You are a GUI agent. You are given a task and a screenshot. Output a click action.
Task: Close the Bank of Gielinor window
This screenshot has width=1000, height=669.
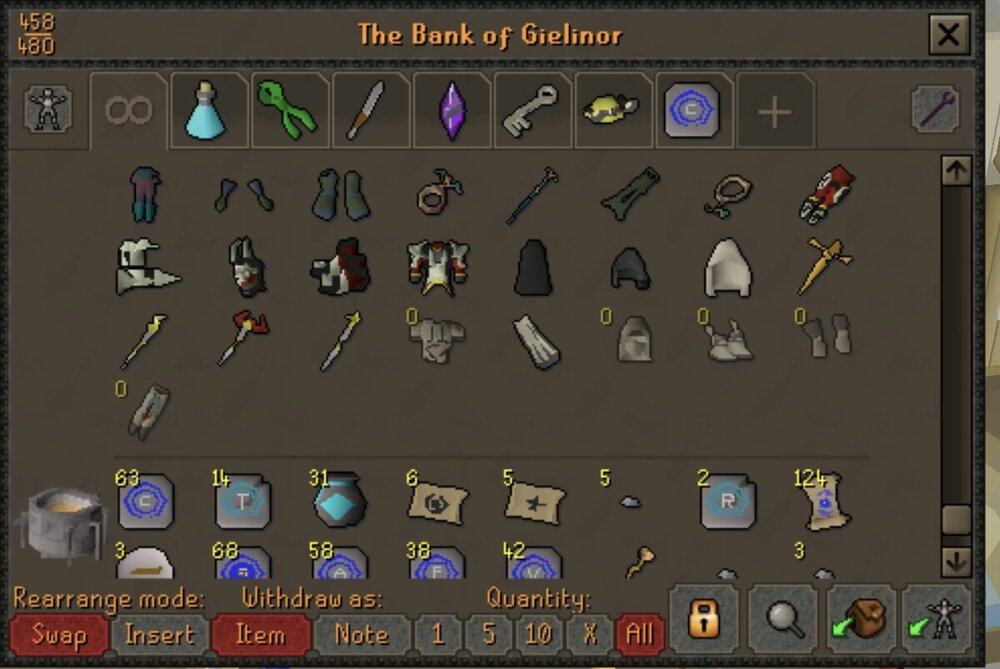(x=945, y=37)
